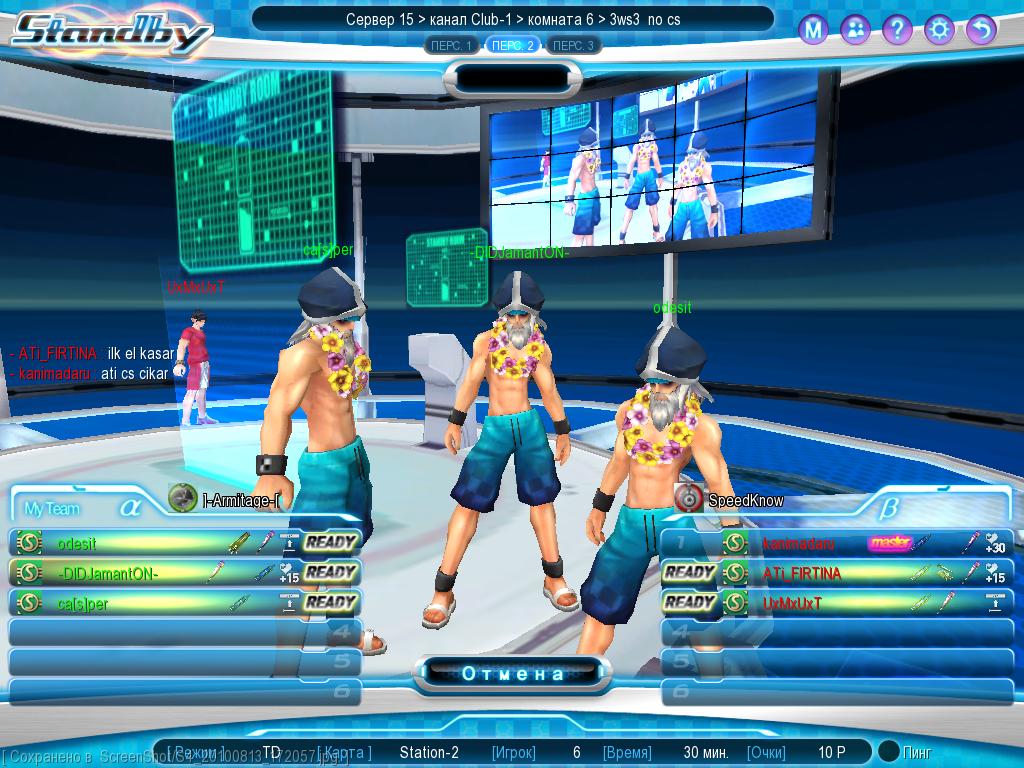Click the Режим mode label
The height and width of the screenshot is (768, 1024).
197,752
